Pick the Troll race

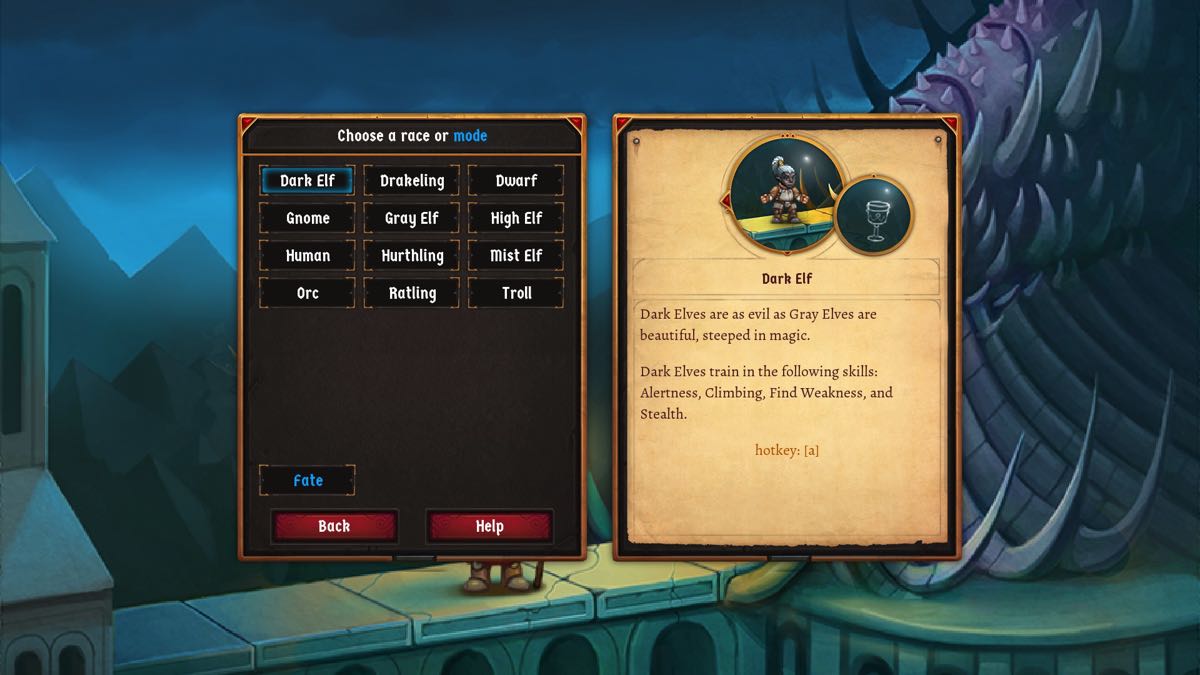click(516, 293)
